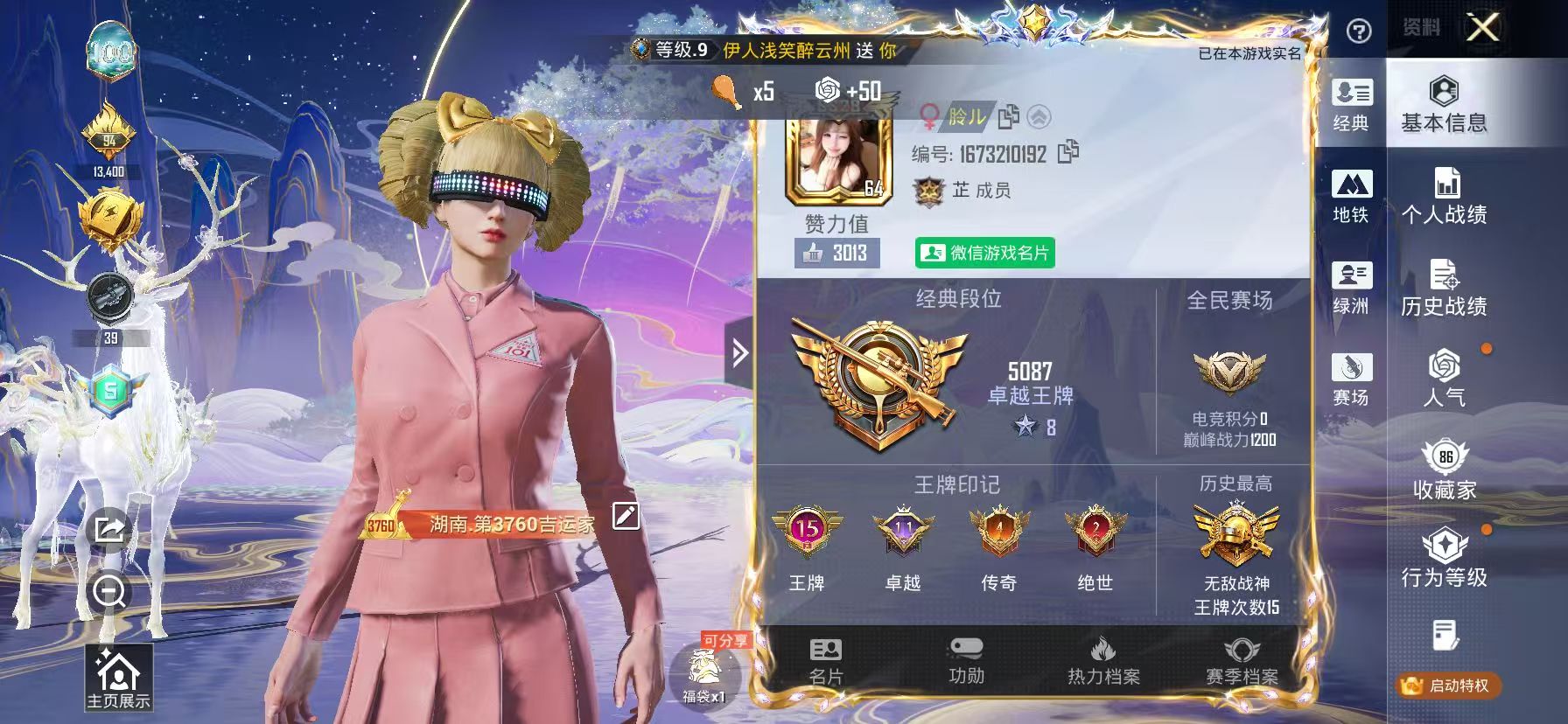Switch to the 地铁 tab
Screen dimensions: 1568x724
(1352, 194)
